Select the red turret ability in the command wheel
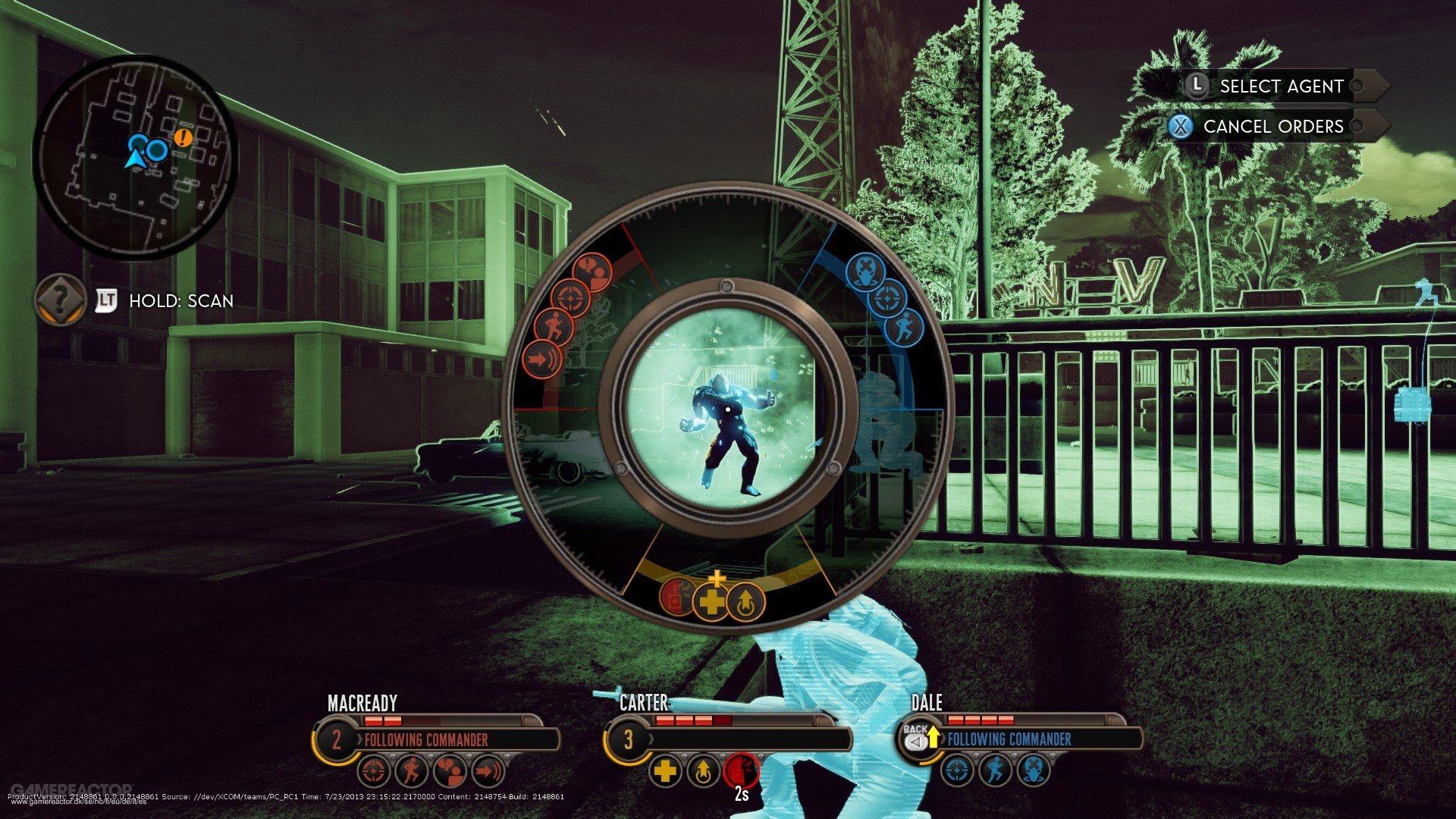This screenshot has width=1456, height=819. coord(677,595)
